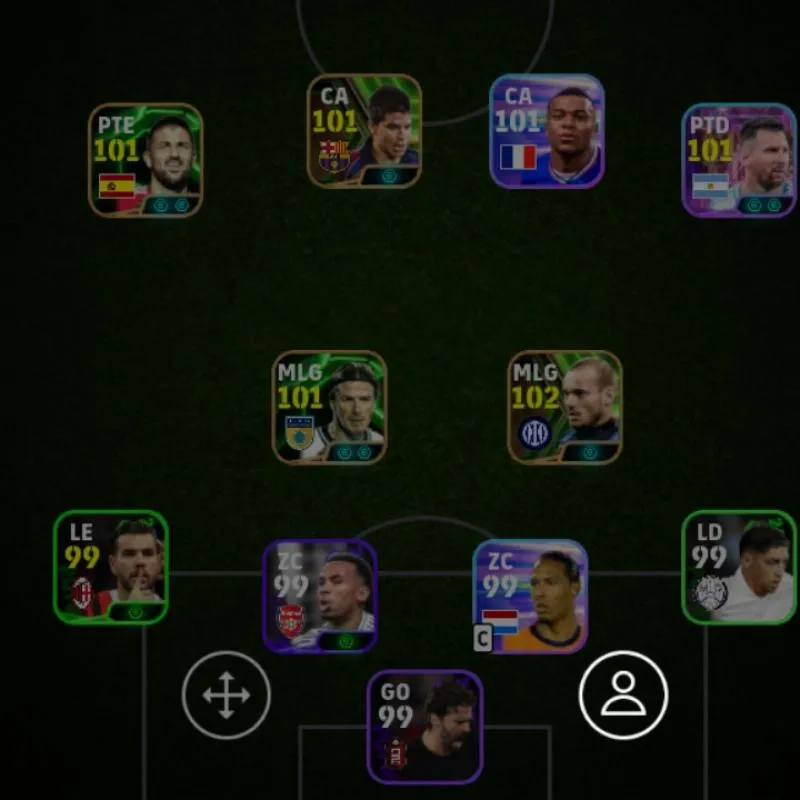Select the captain ZC 99 Netherlands card
The height and width of the screenshot is (800, 800).
[x=530, y=596]
